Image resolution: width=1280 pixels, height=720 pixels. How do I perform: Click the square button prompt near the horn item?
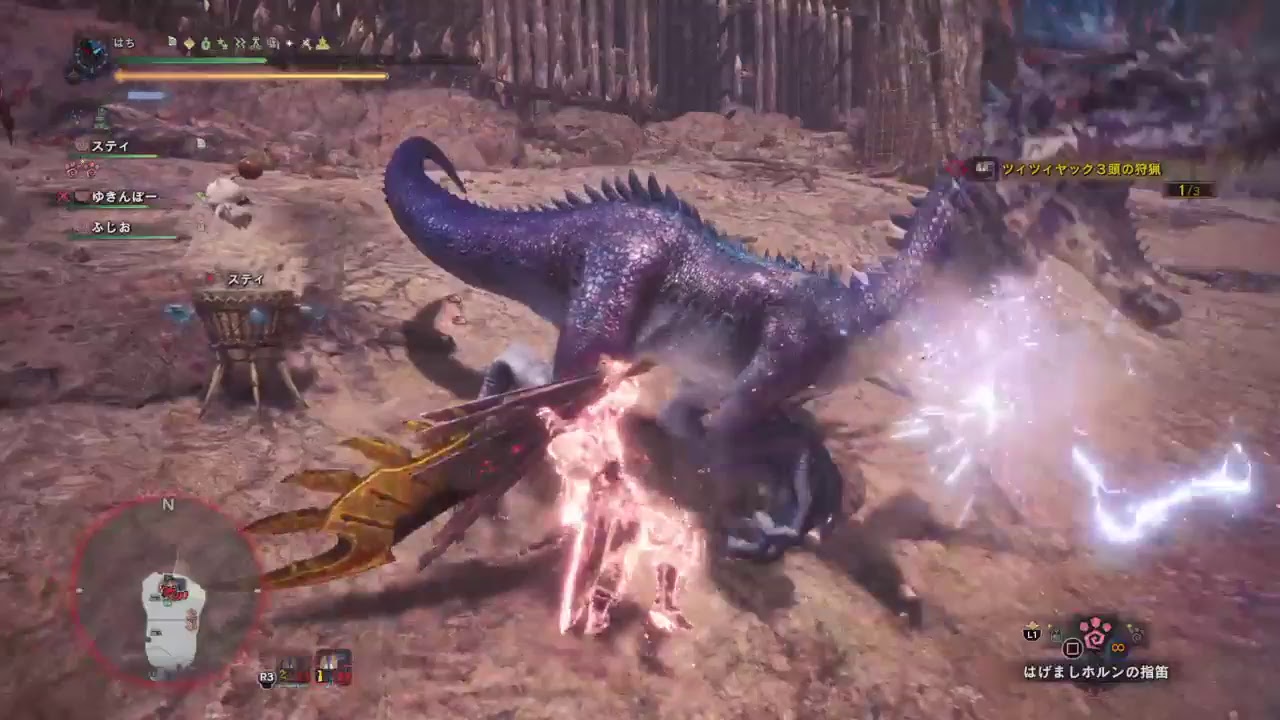tap(1071, 648)
